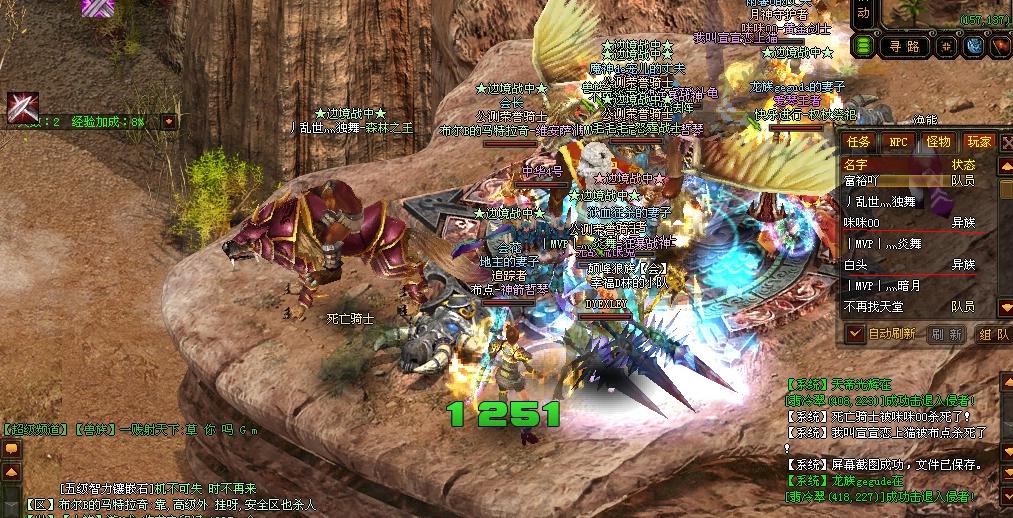The height and width of the screenshot is (518, 1013).
Task: Choose player 白头 from the list
Action: point(856,265)
